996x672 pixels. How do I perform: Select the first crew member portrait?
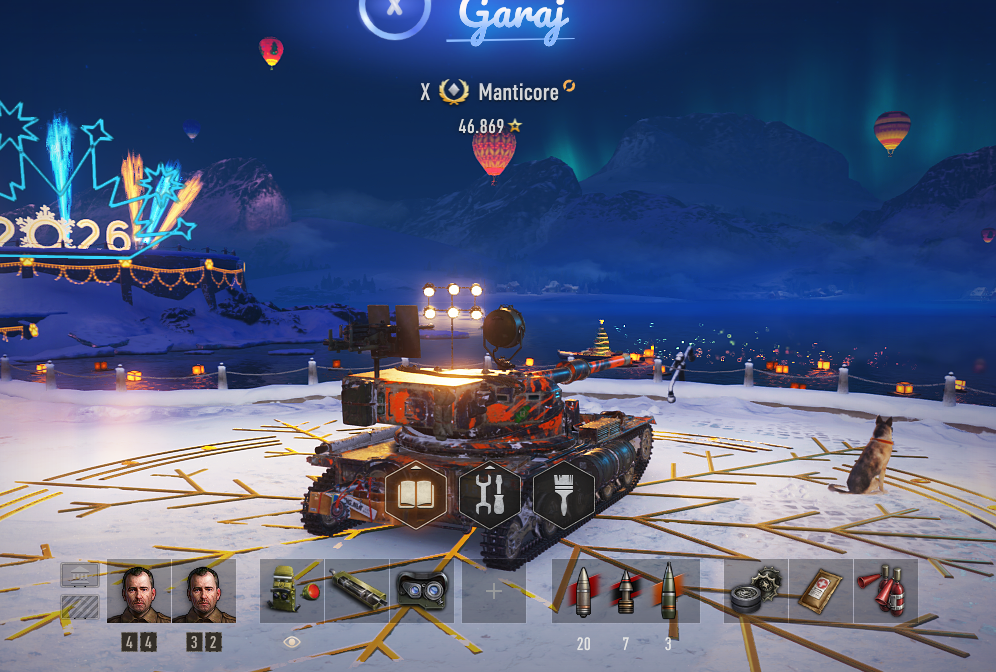139,591
